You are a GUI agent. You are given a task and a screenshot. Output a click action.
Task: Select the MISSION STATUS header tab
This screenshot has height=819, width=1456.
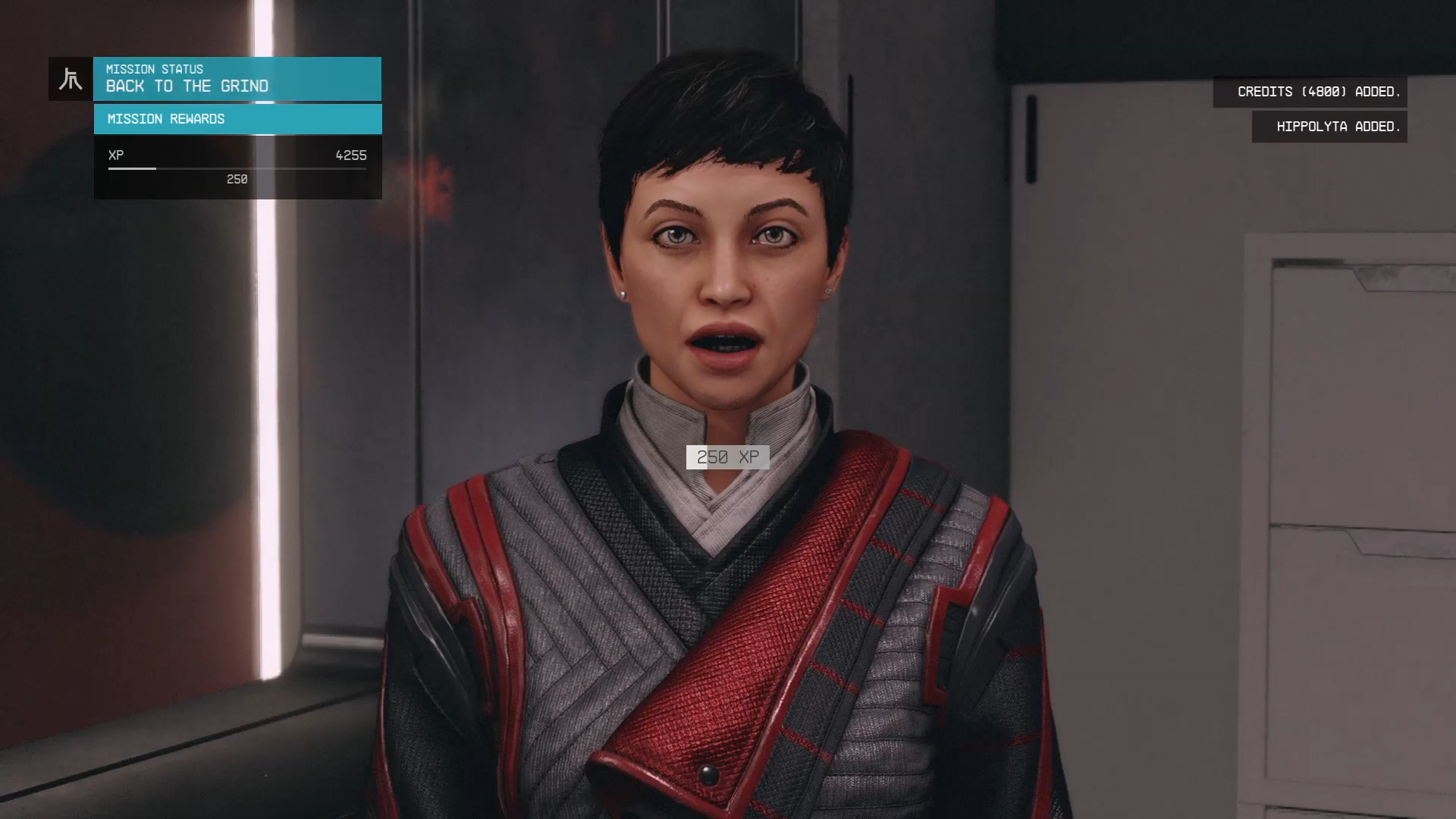pos(155,69)
